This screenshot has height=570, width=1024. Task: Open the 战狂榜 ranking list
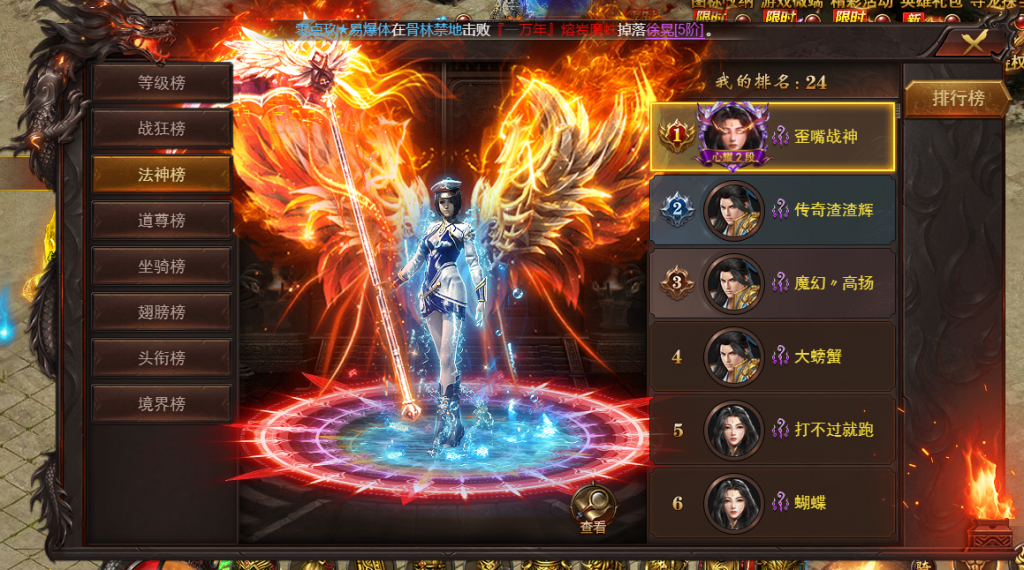[x=162, y=129]
